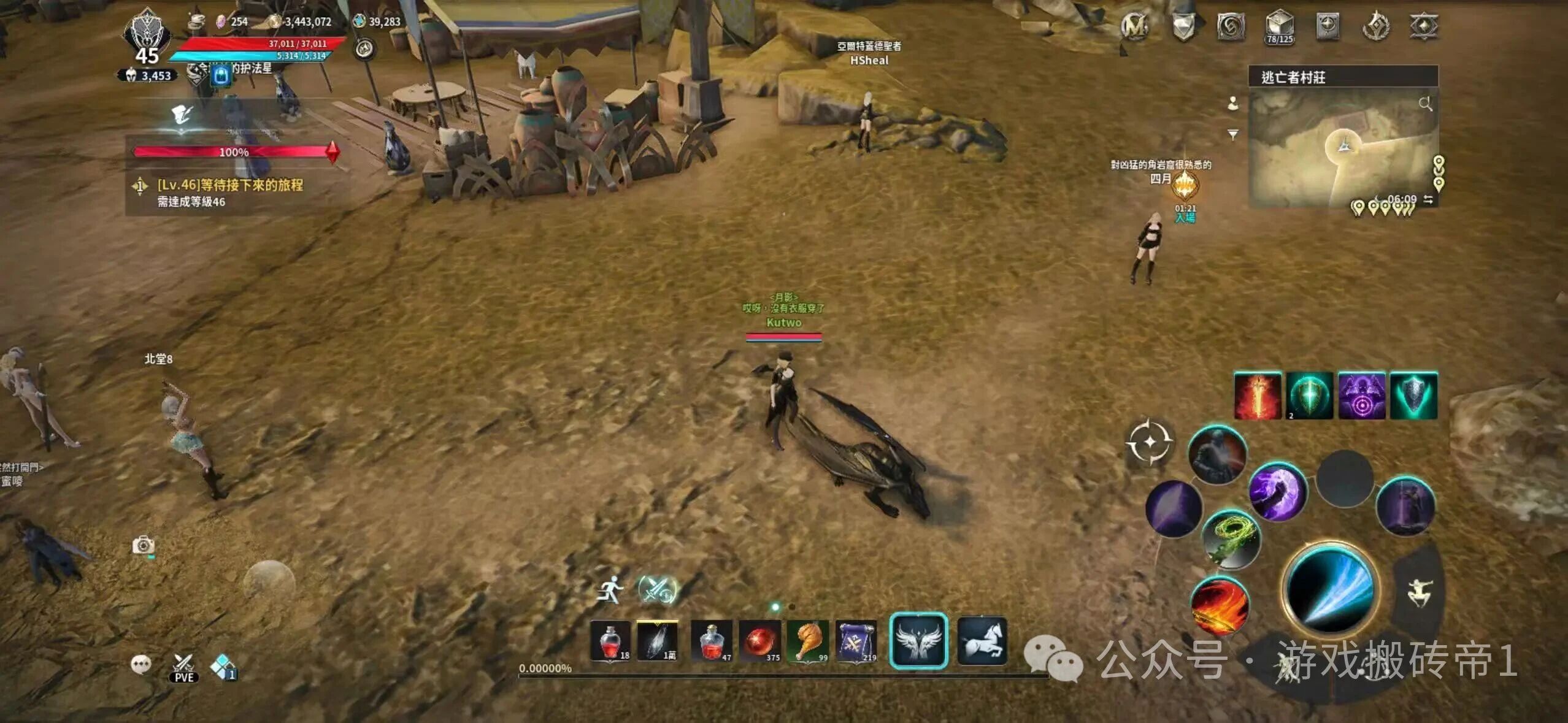Image resolution: width=1568 pixels, height=723 pixels.
Task: Open the inventory cube showing 78/125
Action: (1280, 27)
